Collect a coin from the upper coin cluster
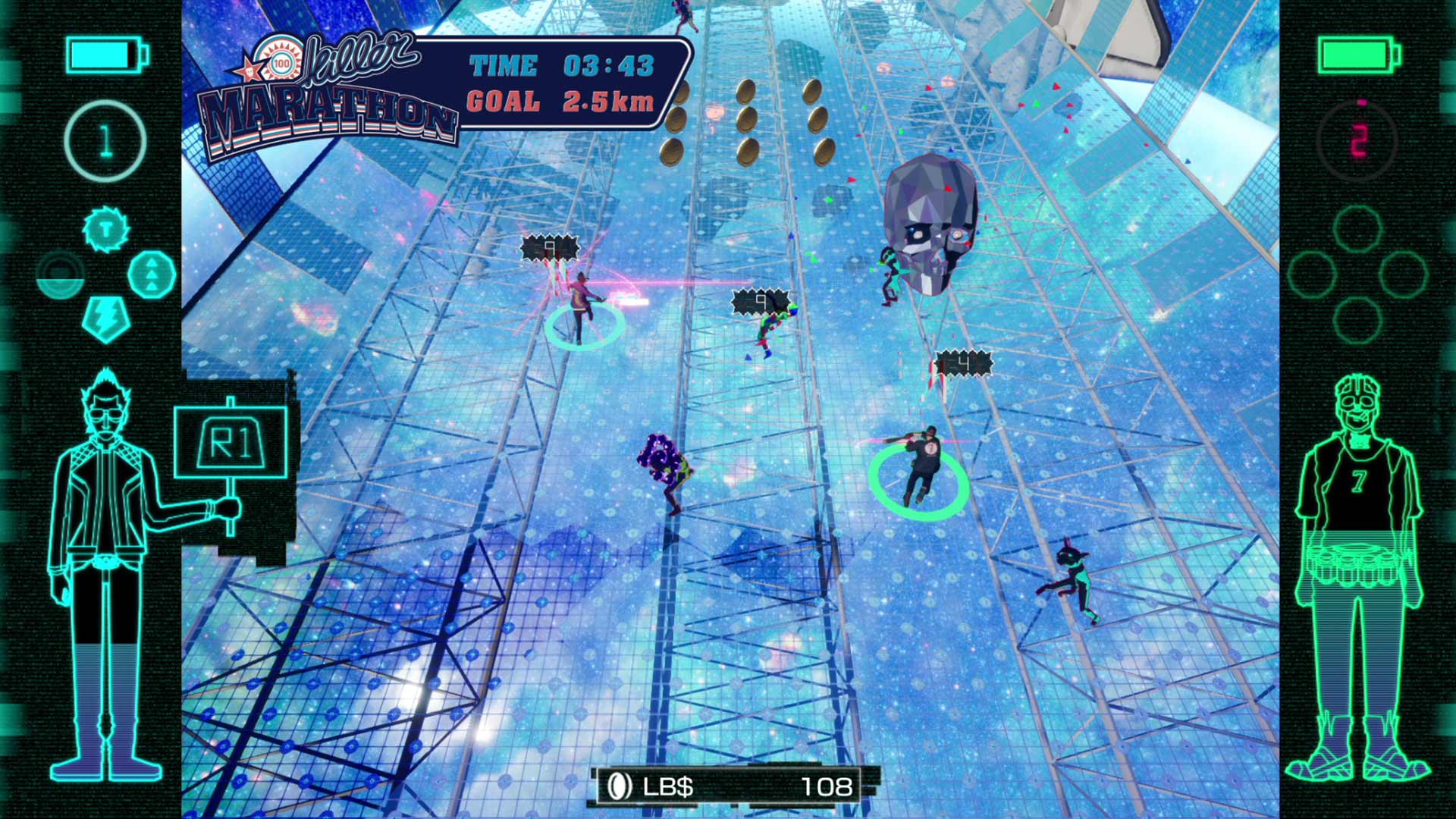Image resolution: width=1456 pixels, height=819 pixels. coord(748,93)
